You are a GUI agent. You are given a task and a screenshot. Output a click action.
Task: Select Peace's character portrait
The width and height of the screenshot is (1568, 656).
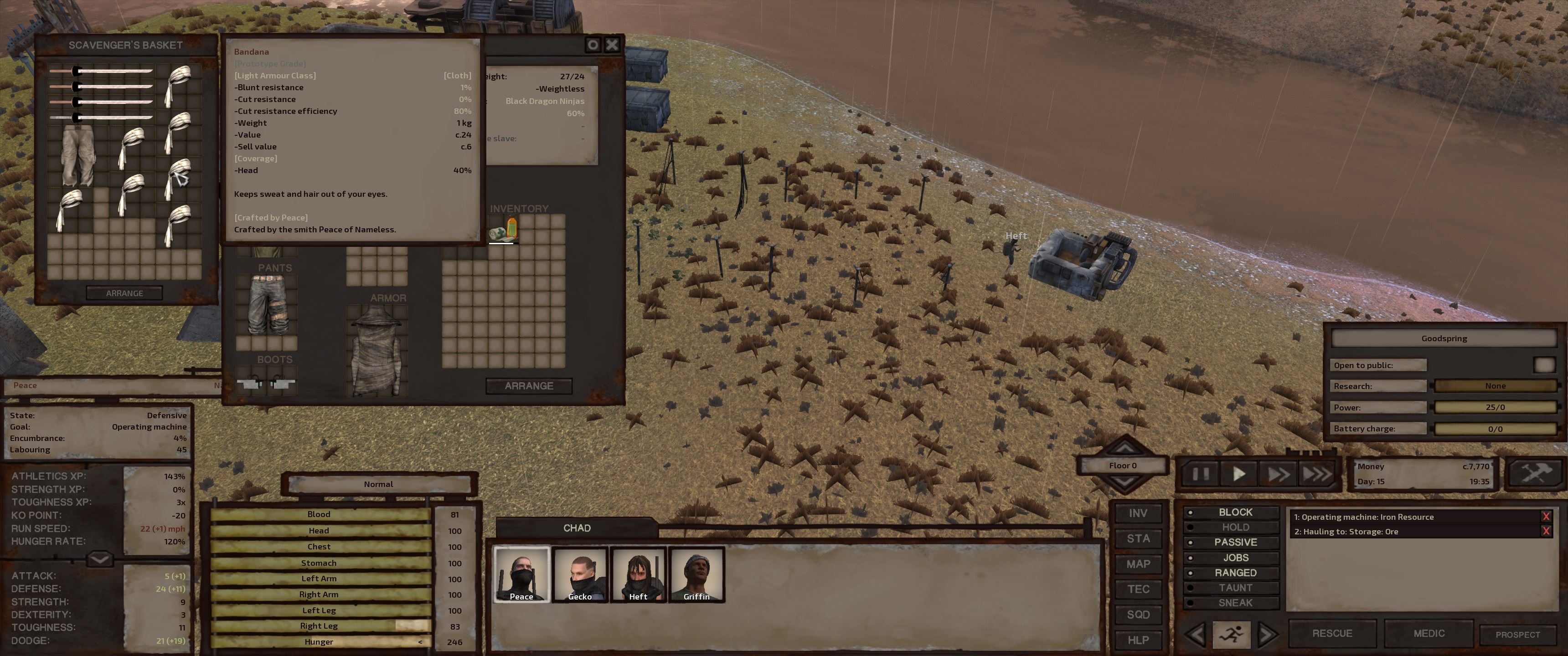tap(521, 574)
